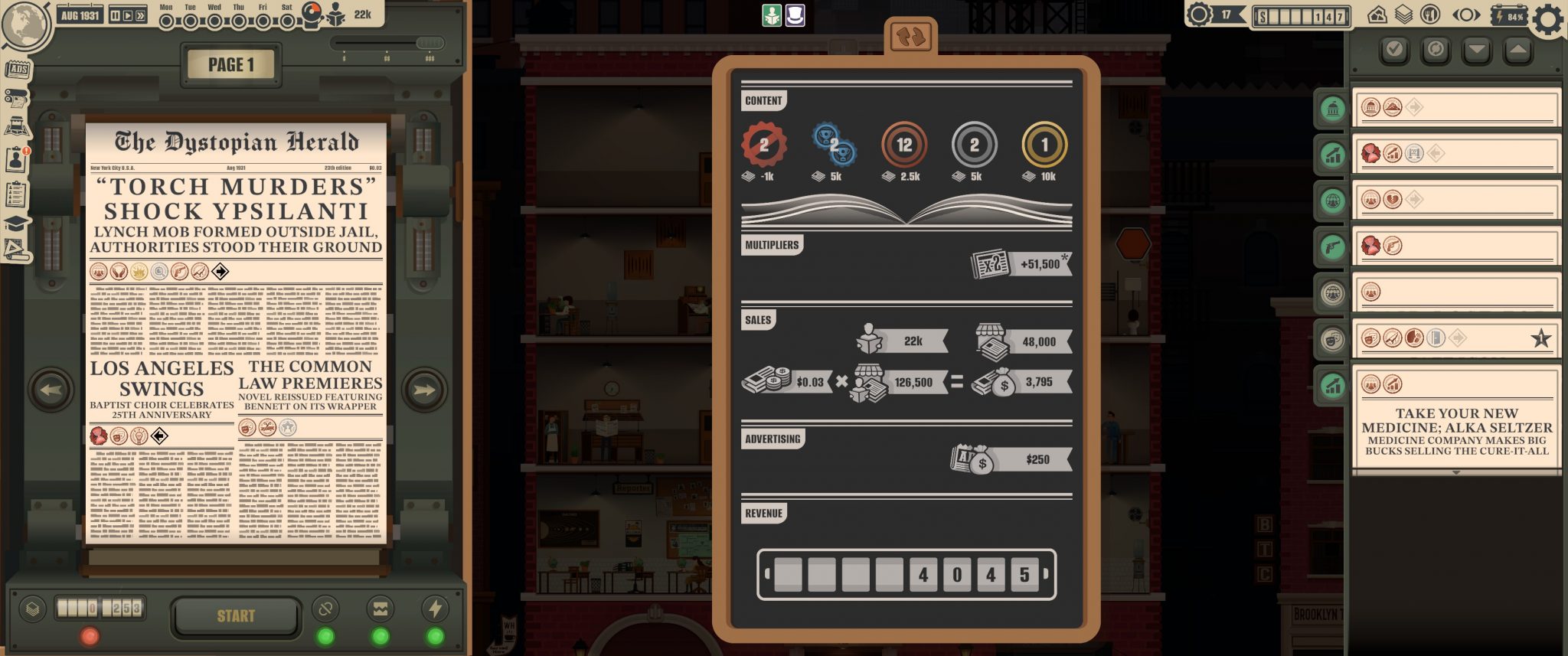Screen dimensions: 1568x656
Task: Open the Ads panel
Action: pos(18,70)
